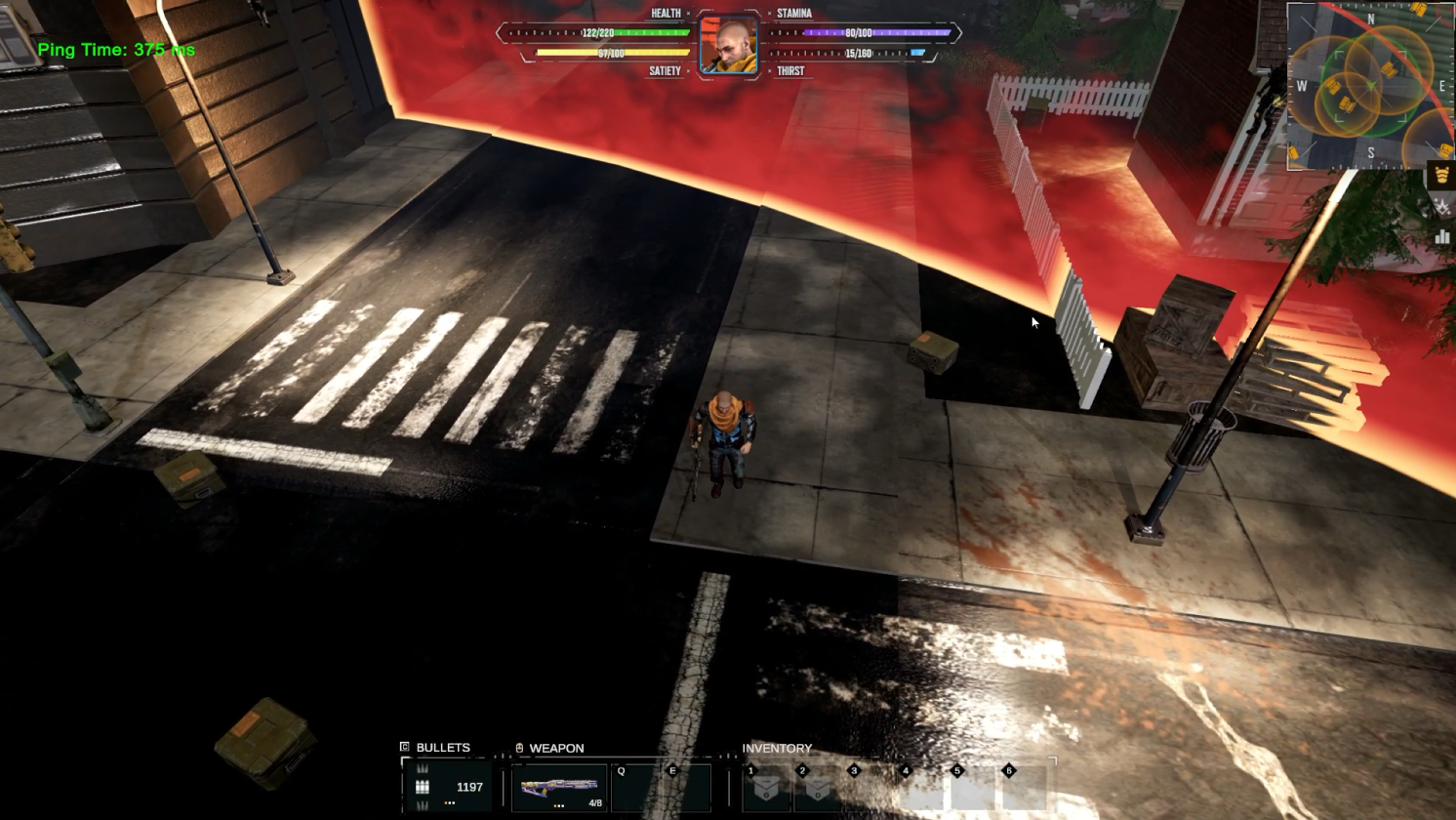Click the green Ping Time readout
The image size is (1456, 820).
coord(117,49)
